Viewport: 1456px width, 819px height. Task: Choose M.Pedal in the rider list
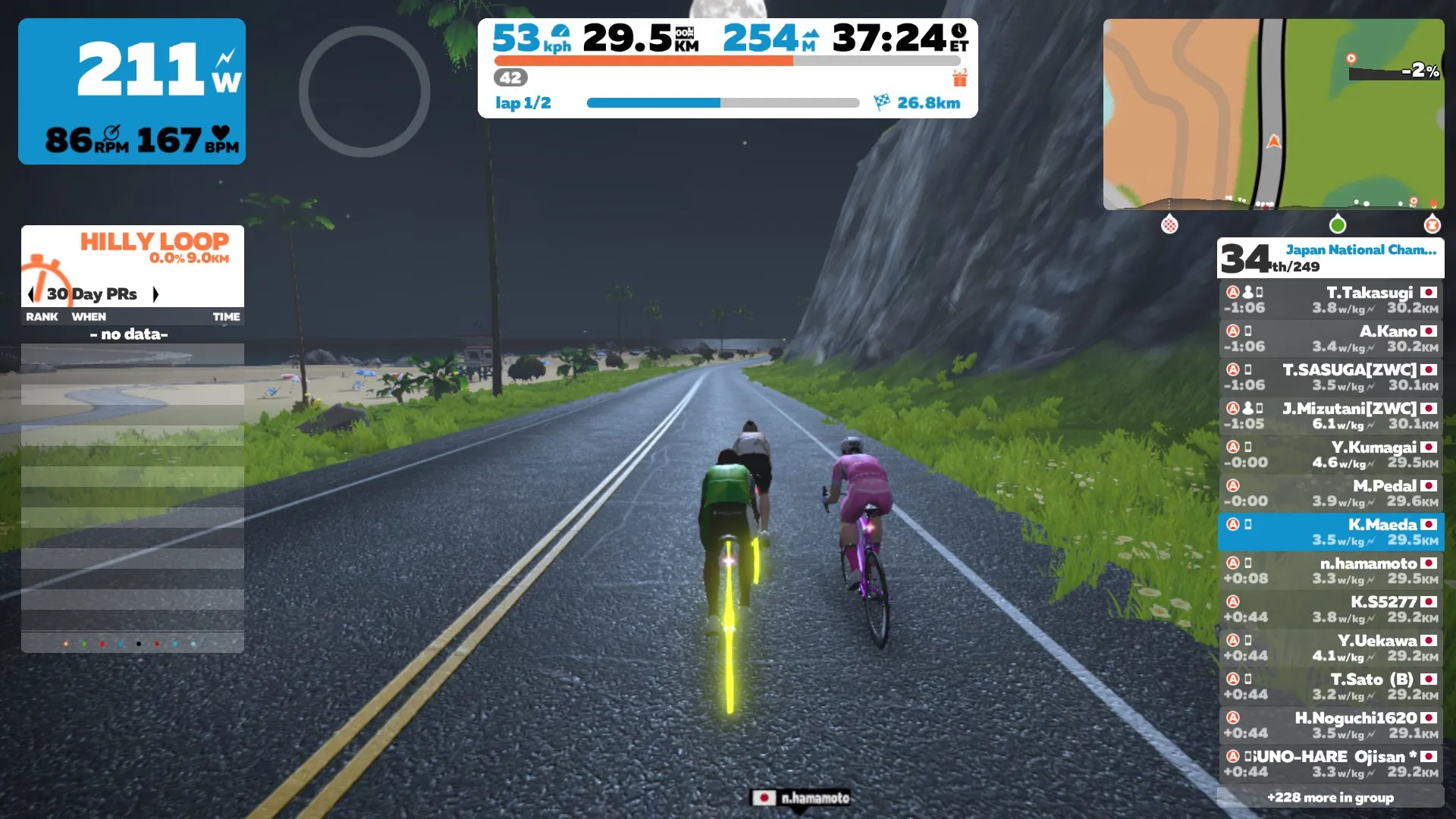(1330, 494)
